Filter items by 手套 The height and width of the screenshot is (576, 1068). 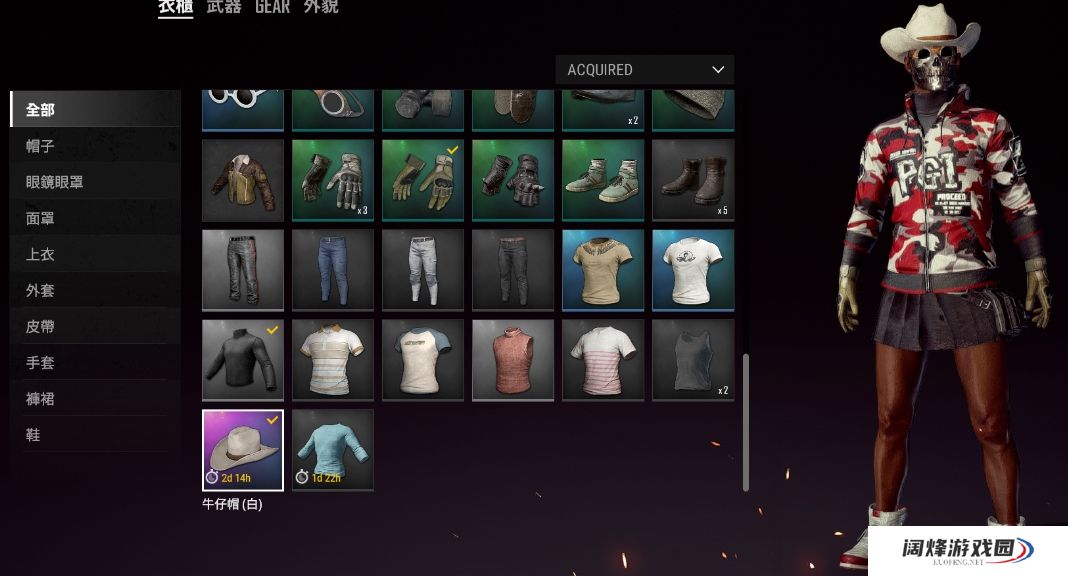40,362
